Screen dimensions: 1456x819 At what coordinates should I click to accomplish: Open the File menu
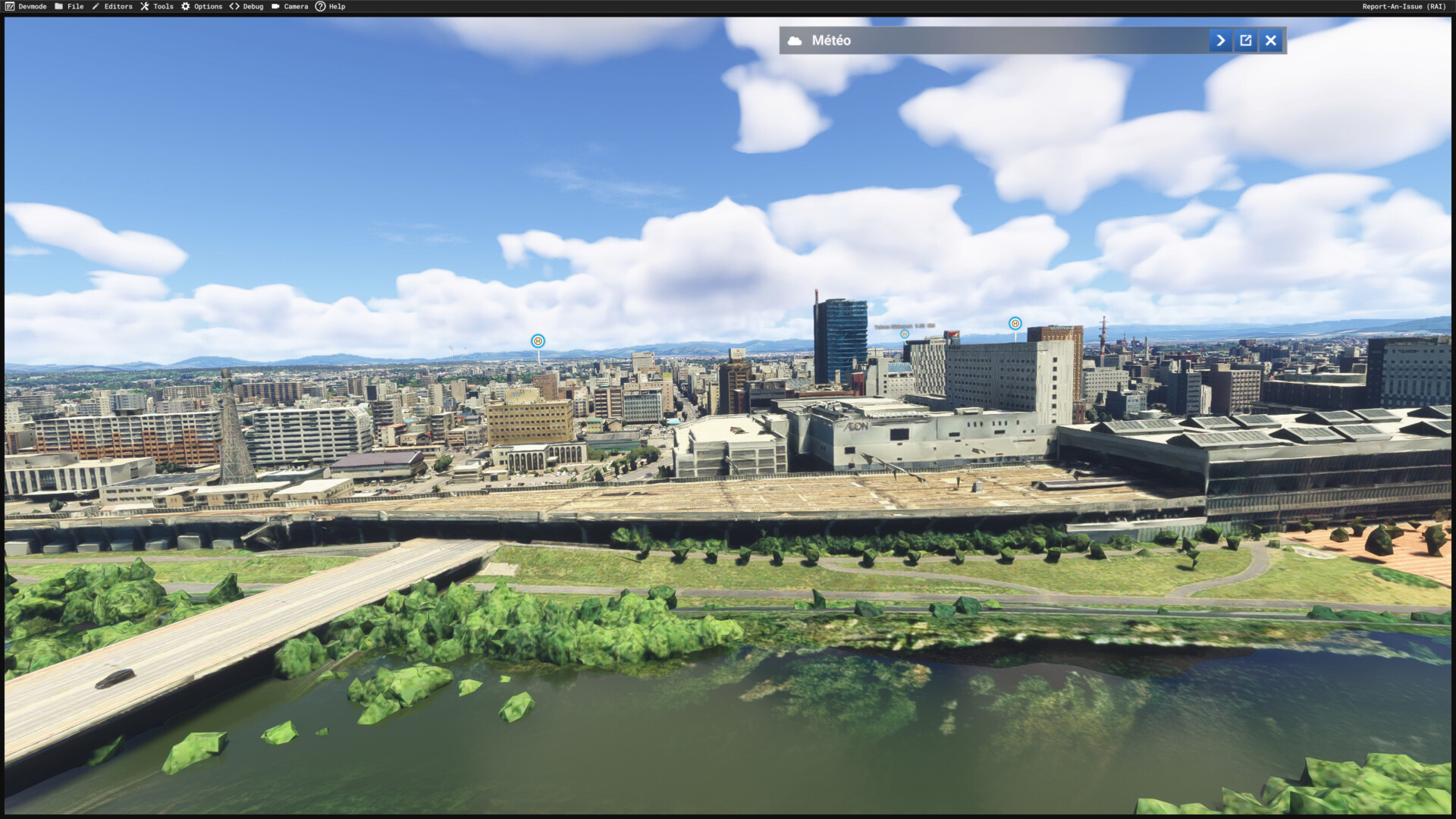click(x=69, y=7)
